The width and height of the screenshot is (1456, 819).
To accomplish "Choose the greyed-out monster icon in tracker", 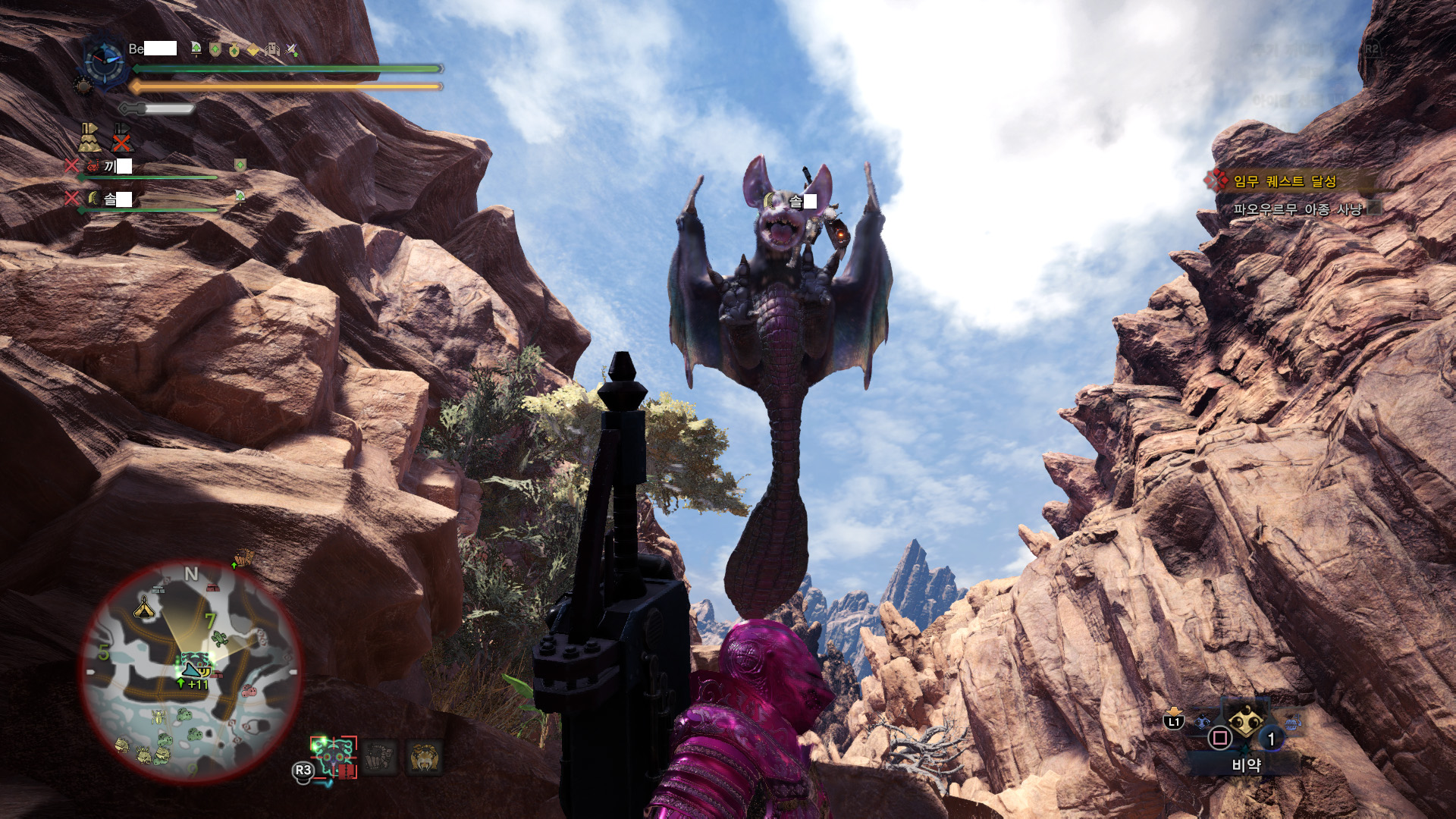I will tap(380, 758).
